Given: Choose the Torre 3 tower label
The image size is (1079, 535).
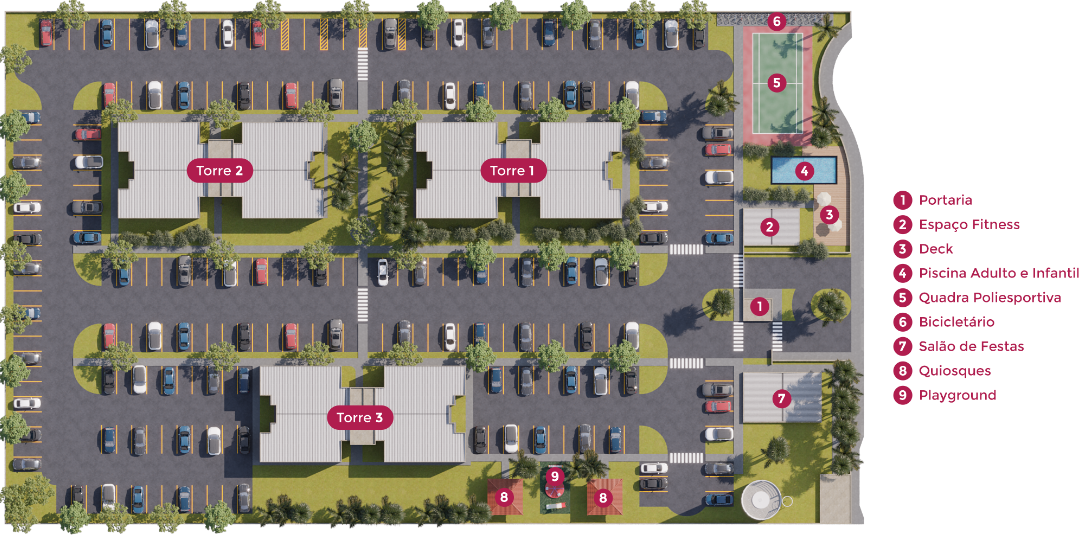Looking at the screenshot, I should tap(359, 417).
